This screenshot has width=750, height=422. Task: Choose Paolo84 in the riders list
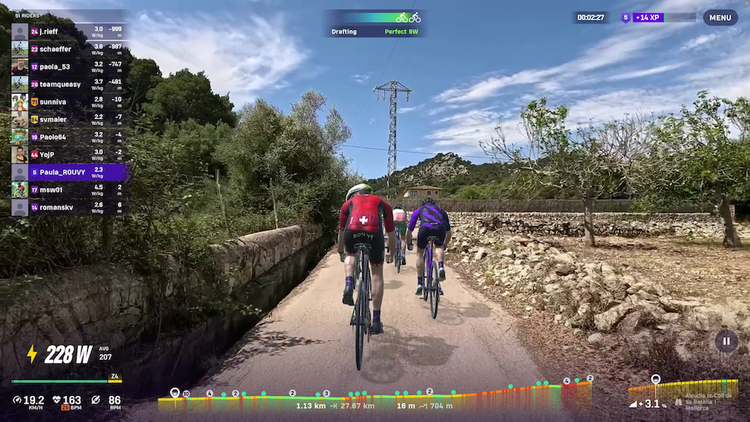(68, 137)
